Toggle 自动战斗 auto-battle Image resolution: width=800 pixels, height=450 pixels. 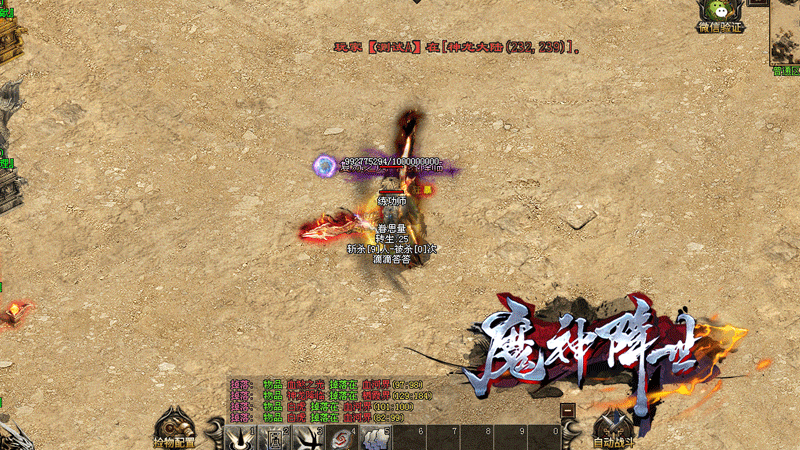[613, 430]
